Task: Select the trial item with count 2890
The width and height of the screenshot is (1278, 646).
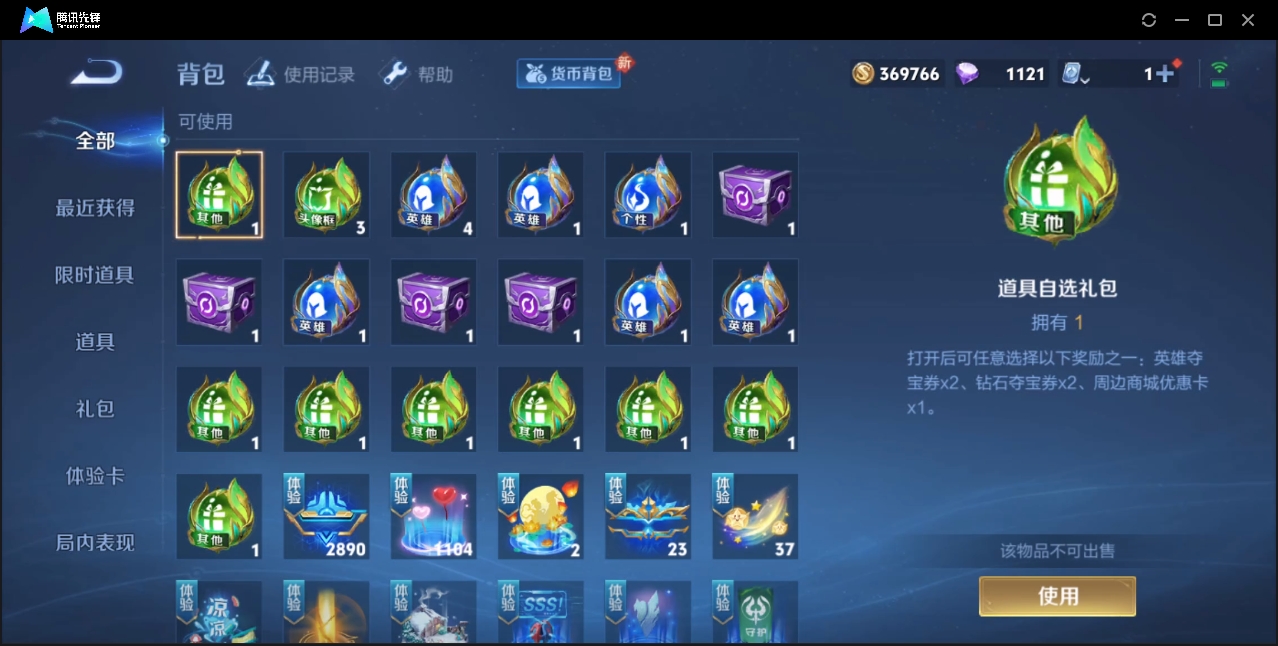Action: (326, 516)
